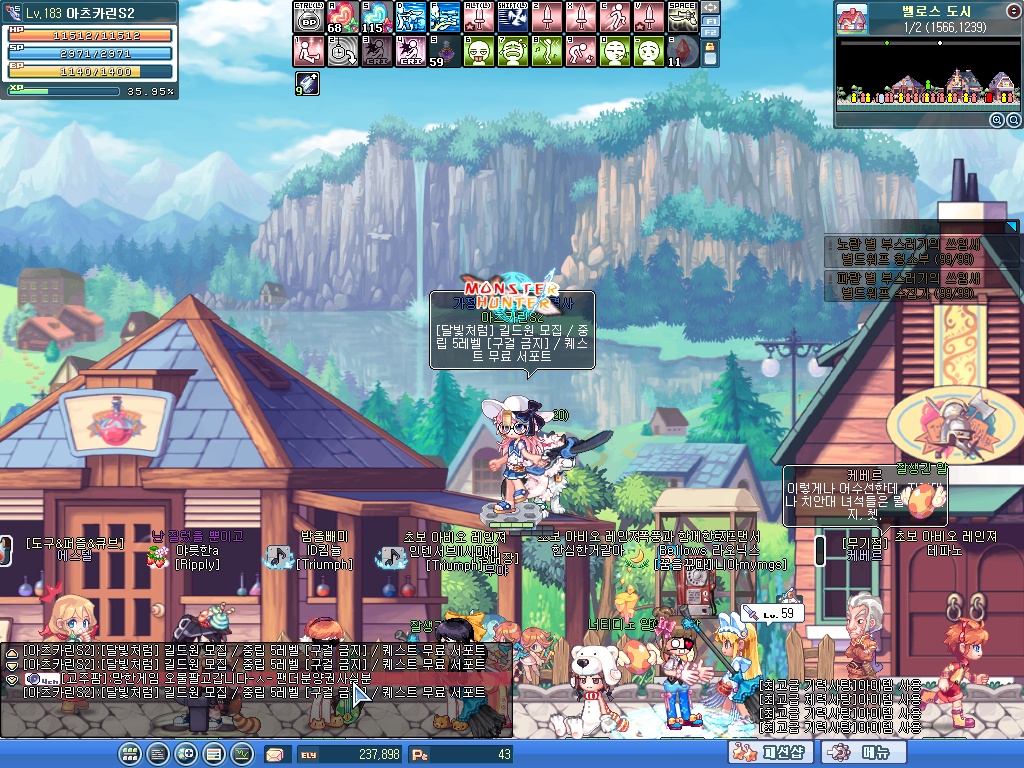
Task: Open the mail envelope icon
Action: tap(274, 754)
